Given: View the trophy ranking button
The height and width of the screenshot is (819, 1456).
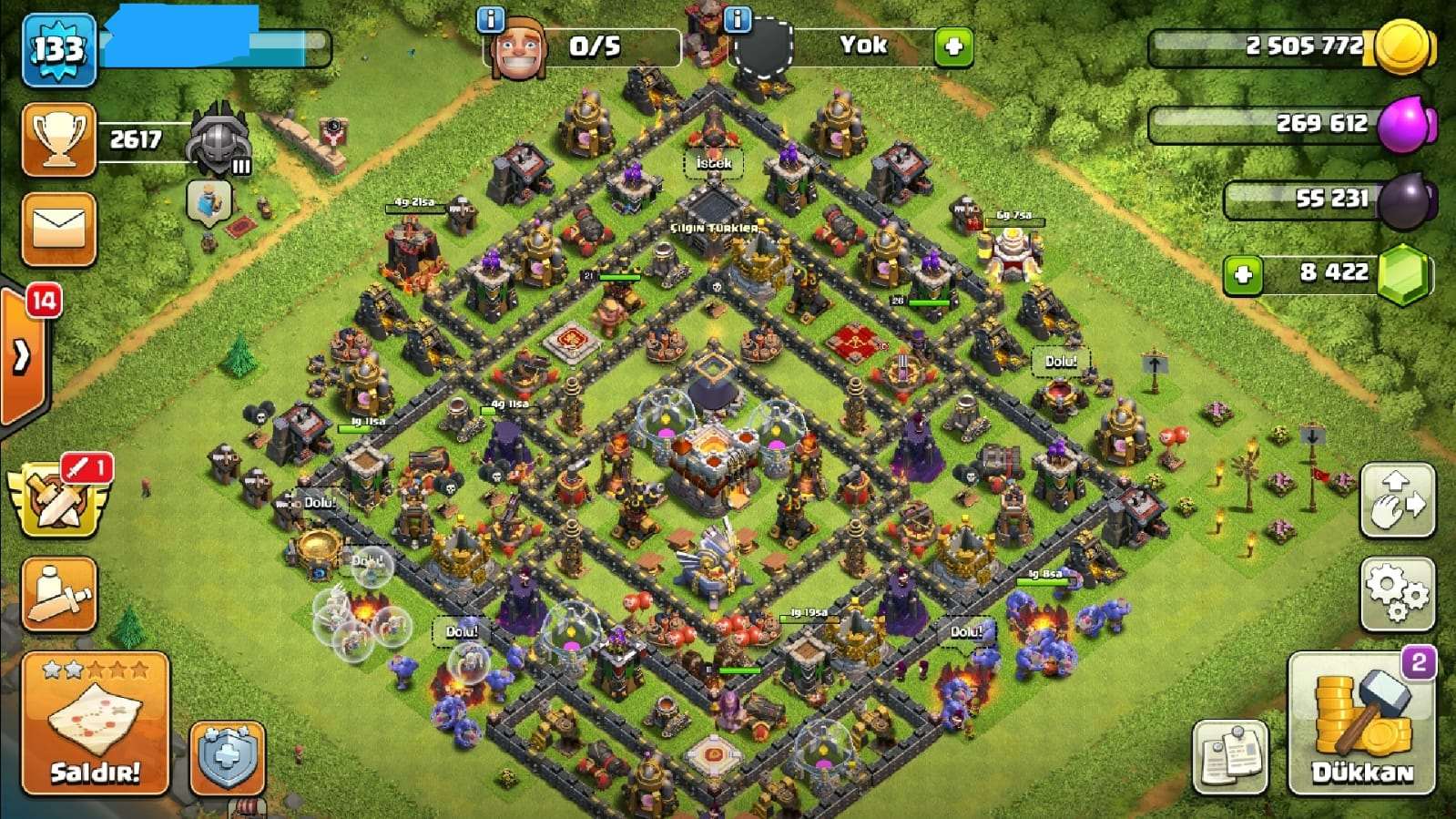Looking at the screenshot, I should [x=59, y=139].
